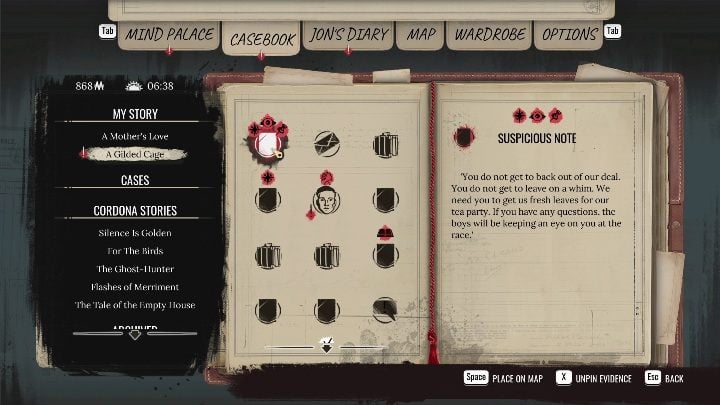720x405 pixels.
Task: Select 'A Gilded Cage' story
Action: [x=134, y=154]
